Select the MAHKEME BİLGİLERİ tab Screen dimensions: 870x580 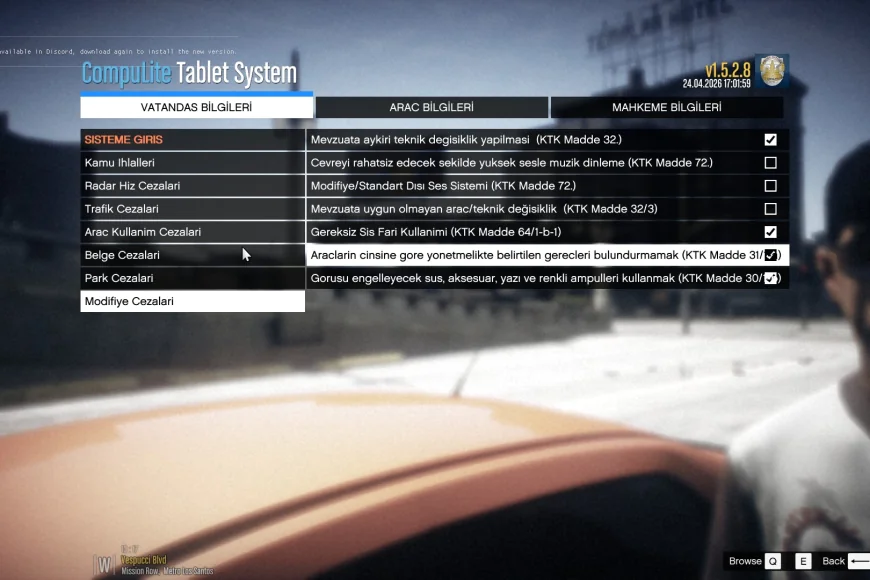pyautogui.click(x=666, y=107)
